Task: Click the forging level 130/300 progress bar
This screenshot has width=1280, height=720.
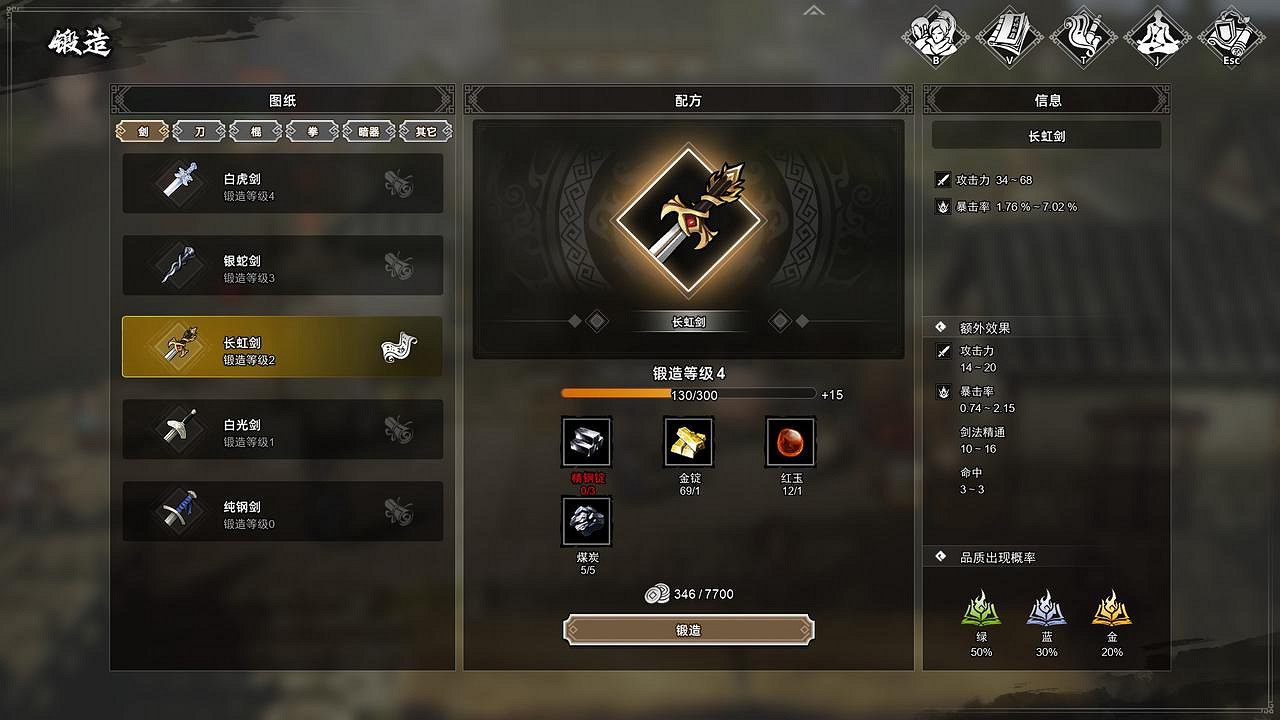Action: tap(688, 394)
